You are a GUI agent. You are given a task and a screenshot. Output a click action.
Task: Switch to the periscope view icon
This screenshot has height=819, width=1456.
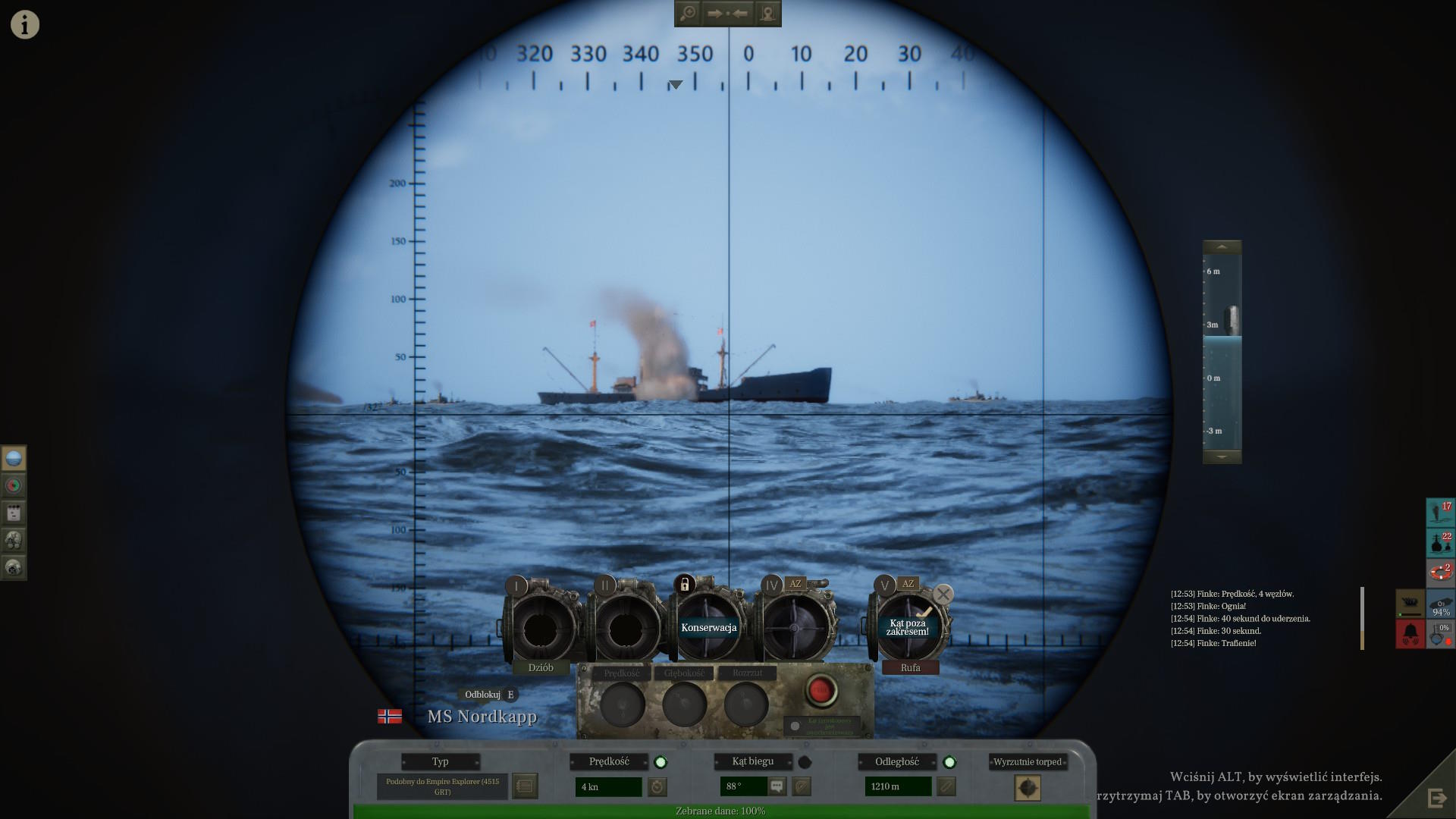pyautogui.click(x=14, y=458)
